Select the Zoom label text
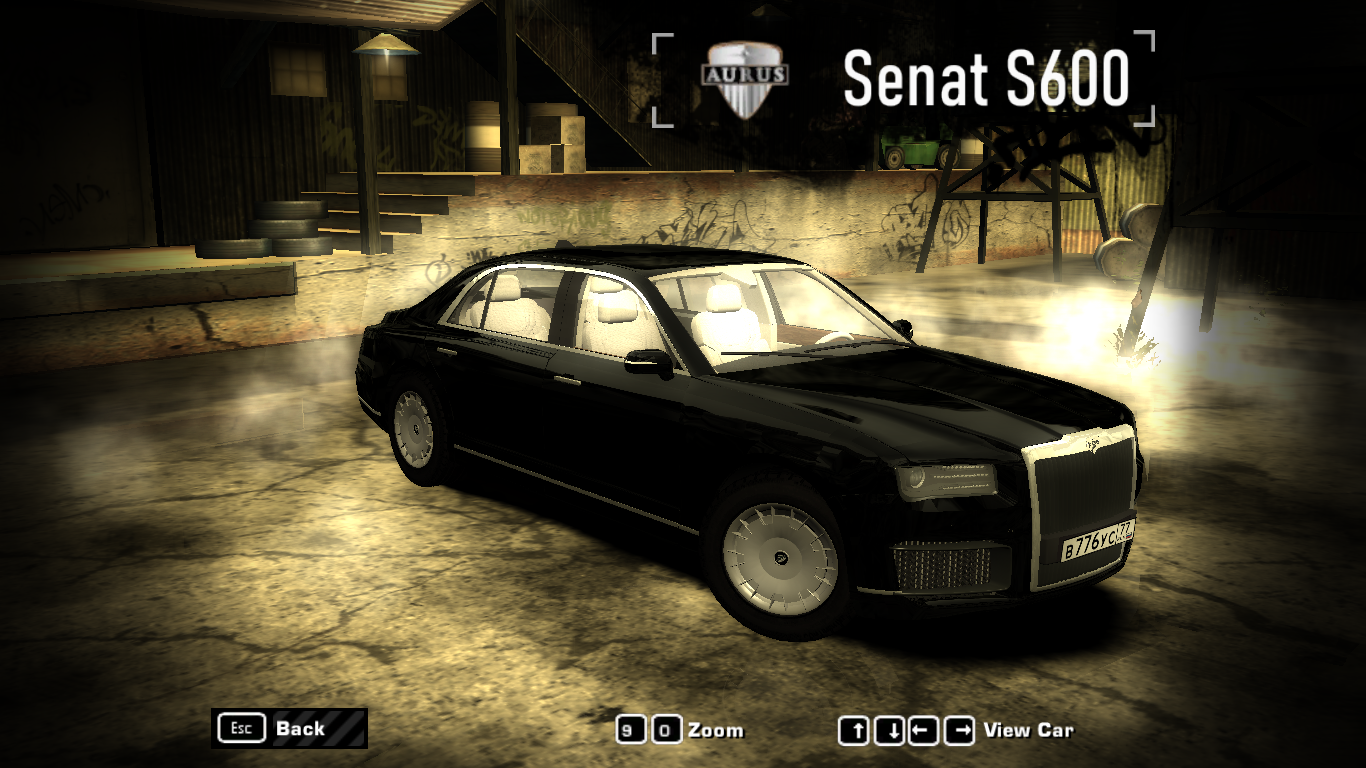 pyautogui.click(x=716, y=731)
